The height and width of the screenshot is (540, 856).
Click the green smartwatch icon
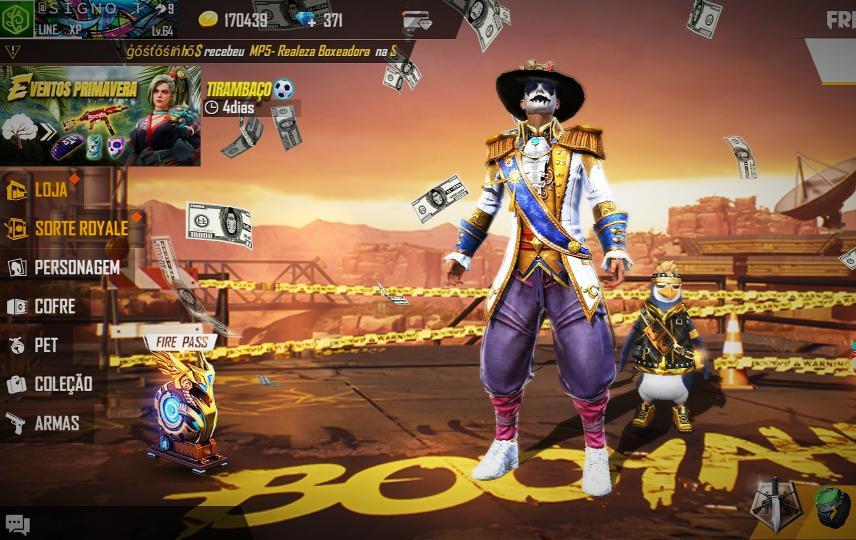pos(830,506)
